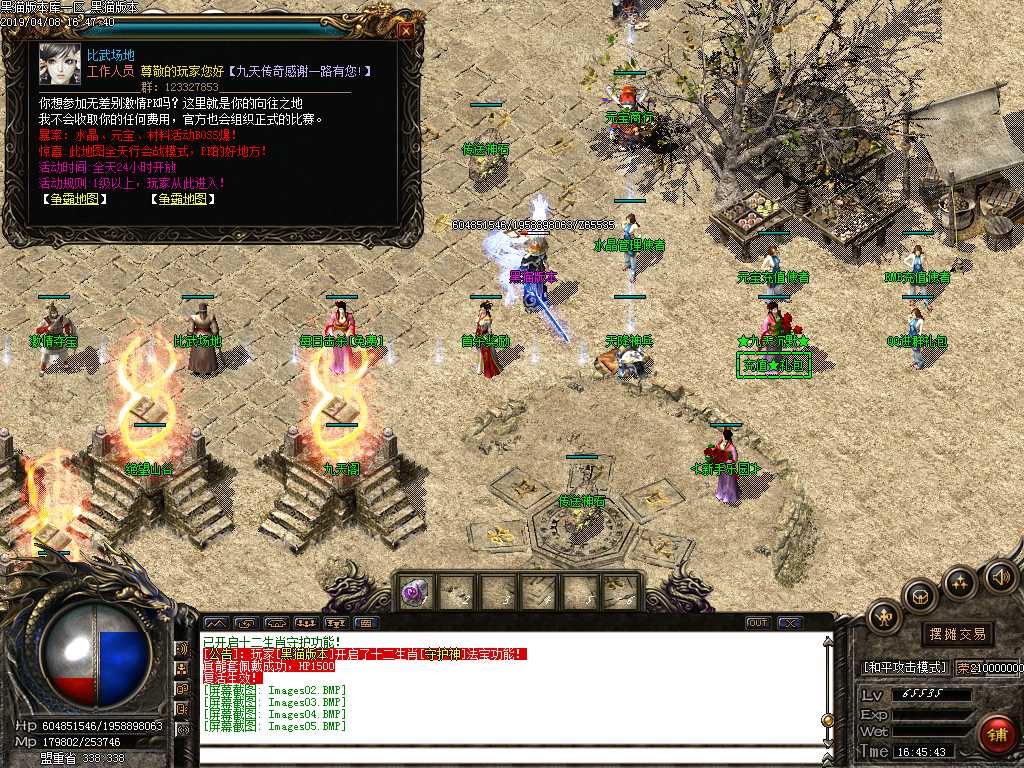The width and height of the screenshot is (1024, 768).
Task: Click the OUT button above the chat
Action: (758, 623)
